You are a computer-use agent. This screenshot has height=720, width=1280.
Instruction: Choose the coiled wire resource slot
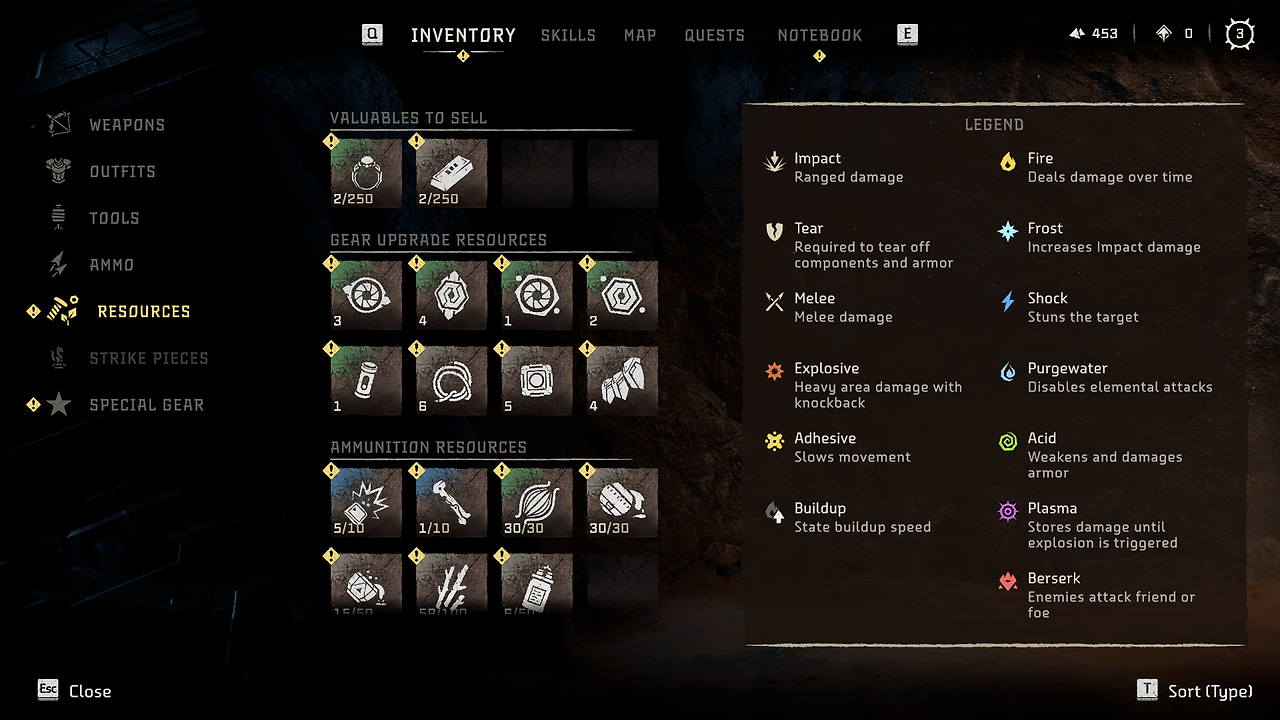(x=452, y=380)
